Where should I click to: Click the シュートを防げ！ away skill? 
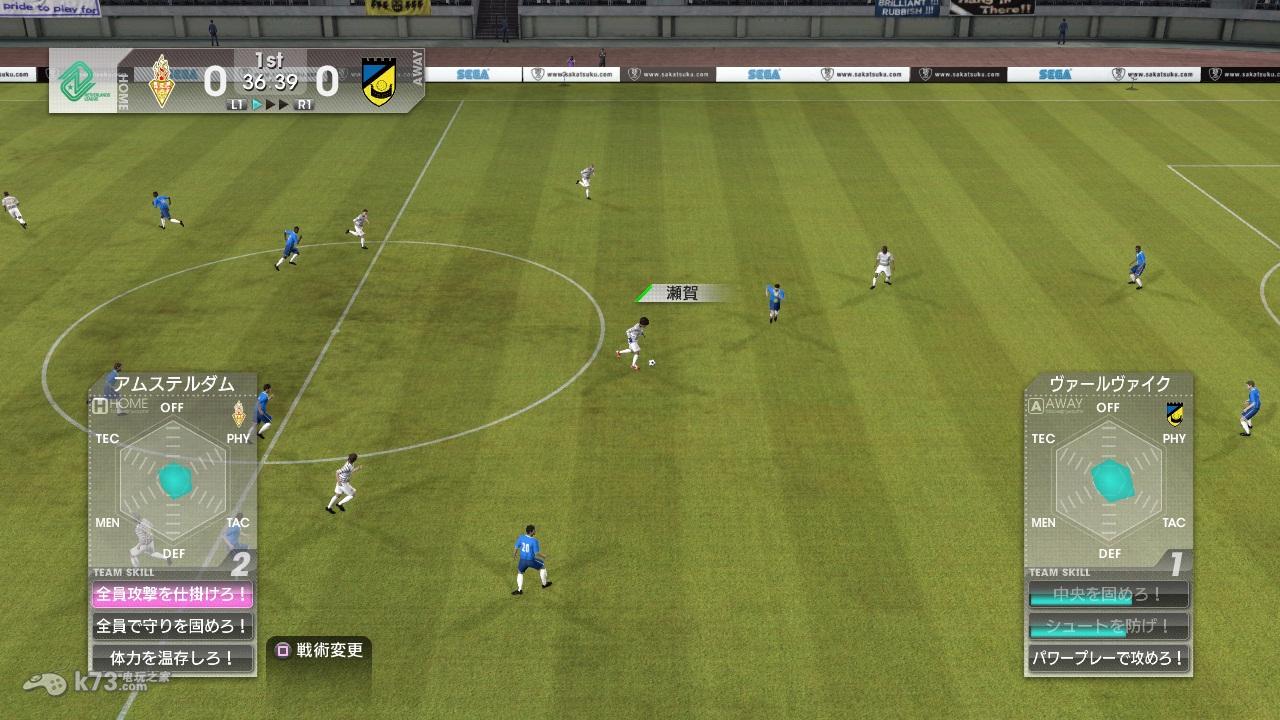point(1109,627)
